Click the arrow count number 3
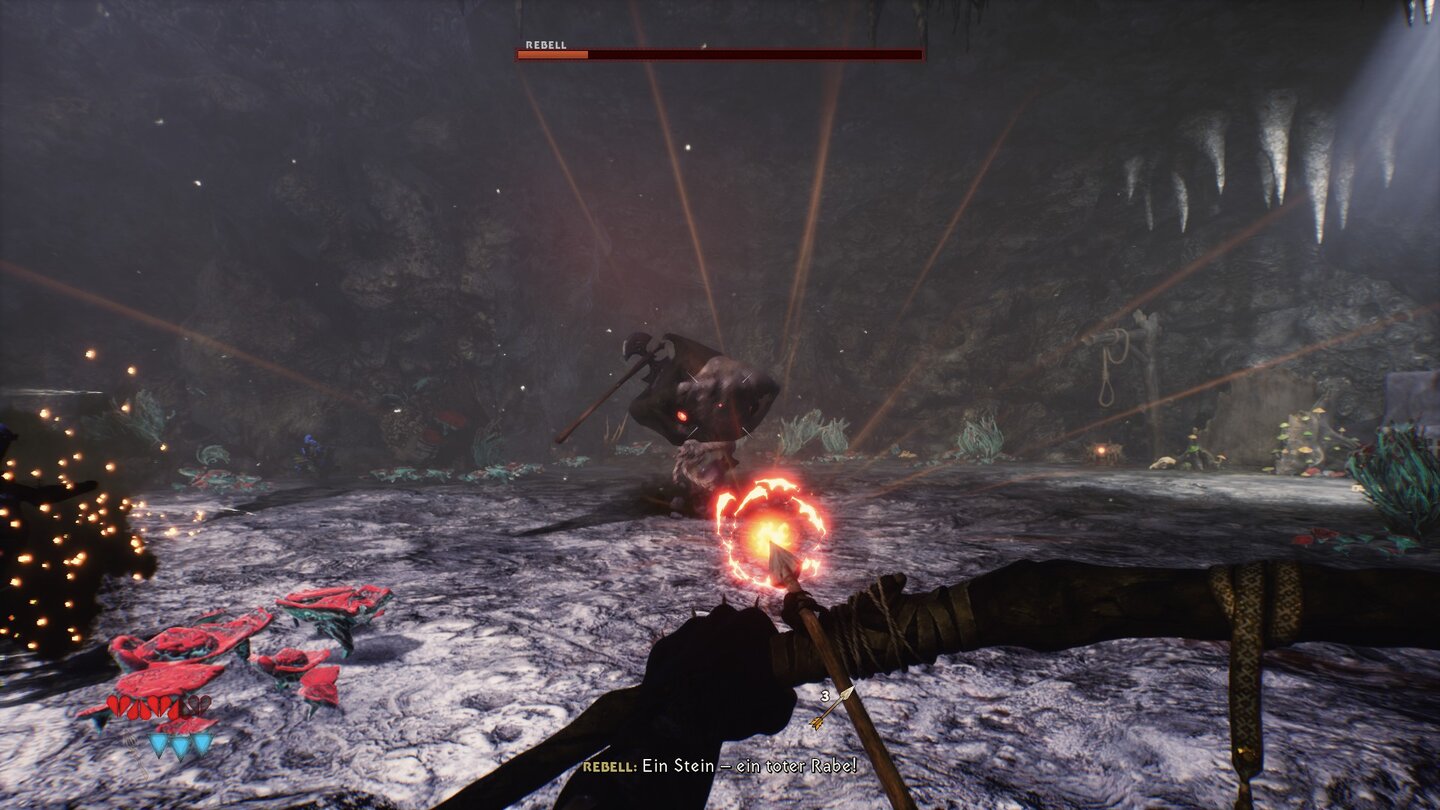Viewport: 1440px width, 810px height. (x=824, y=694)
